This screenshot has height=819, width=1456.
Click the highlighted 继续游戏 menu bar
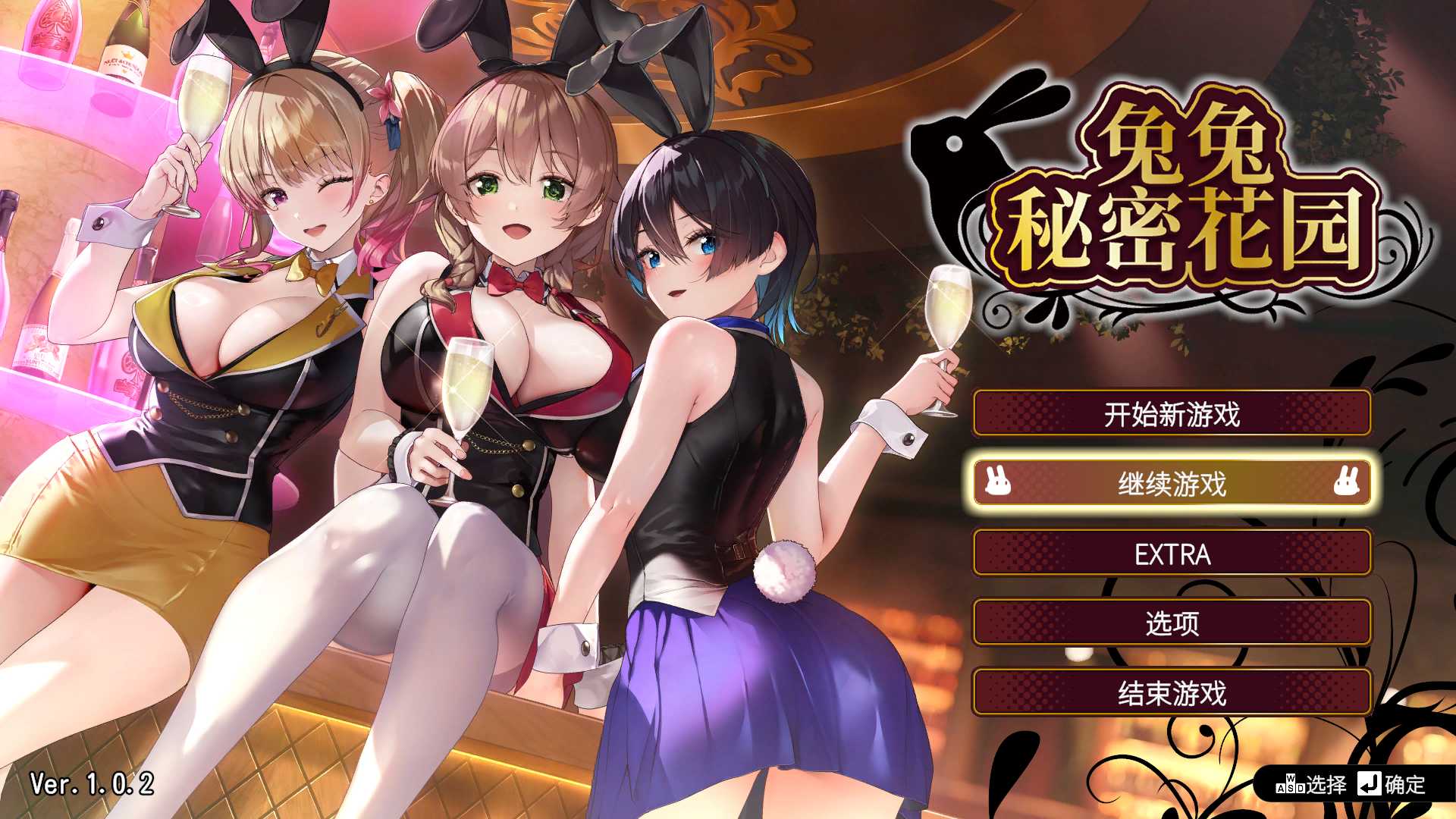click(x=1172, y=482)
